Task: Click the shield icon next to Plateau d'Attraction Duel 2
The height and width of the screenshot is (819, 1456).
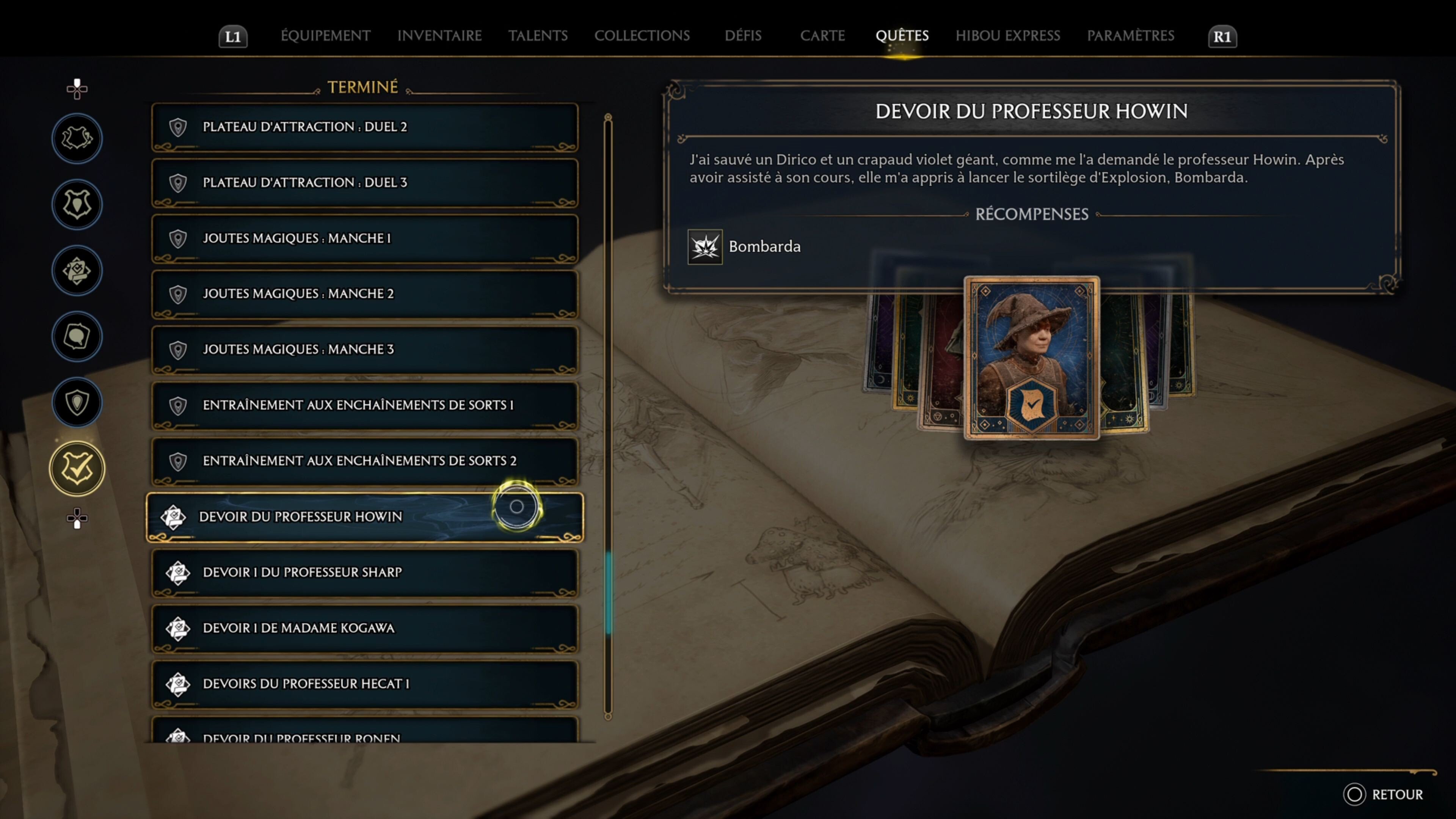Action: pyautogui.click(x=178, y=127)
